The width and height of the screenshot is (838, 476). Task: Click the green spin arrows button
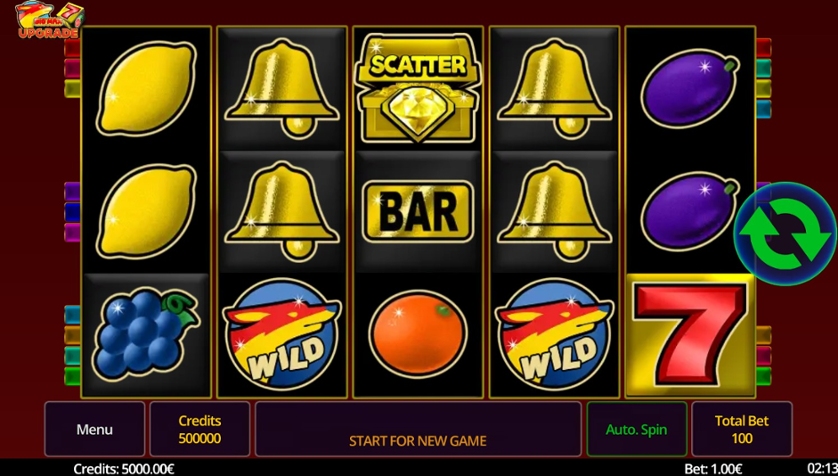[784, 233]
